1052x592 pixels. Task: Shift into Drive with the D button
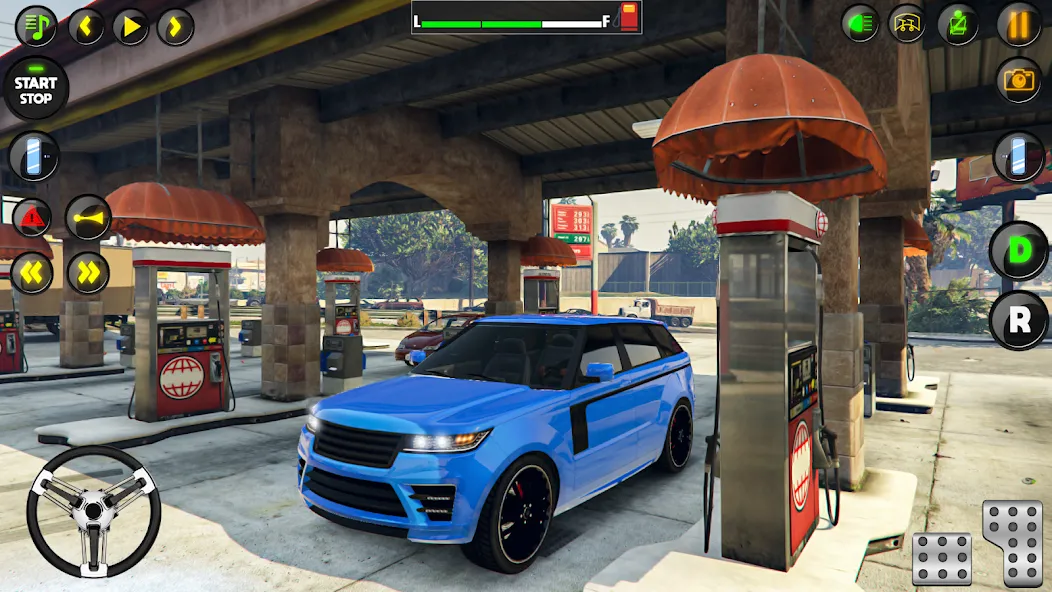[x=1018, y=250]
